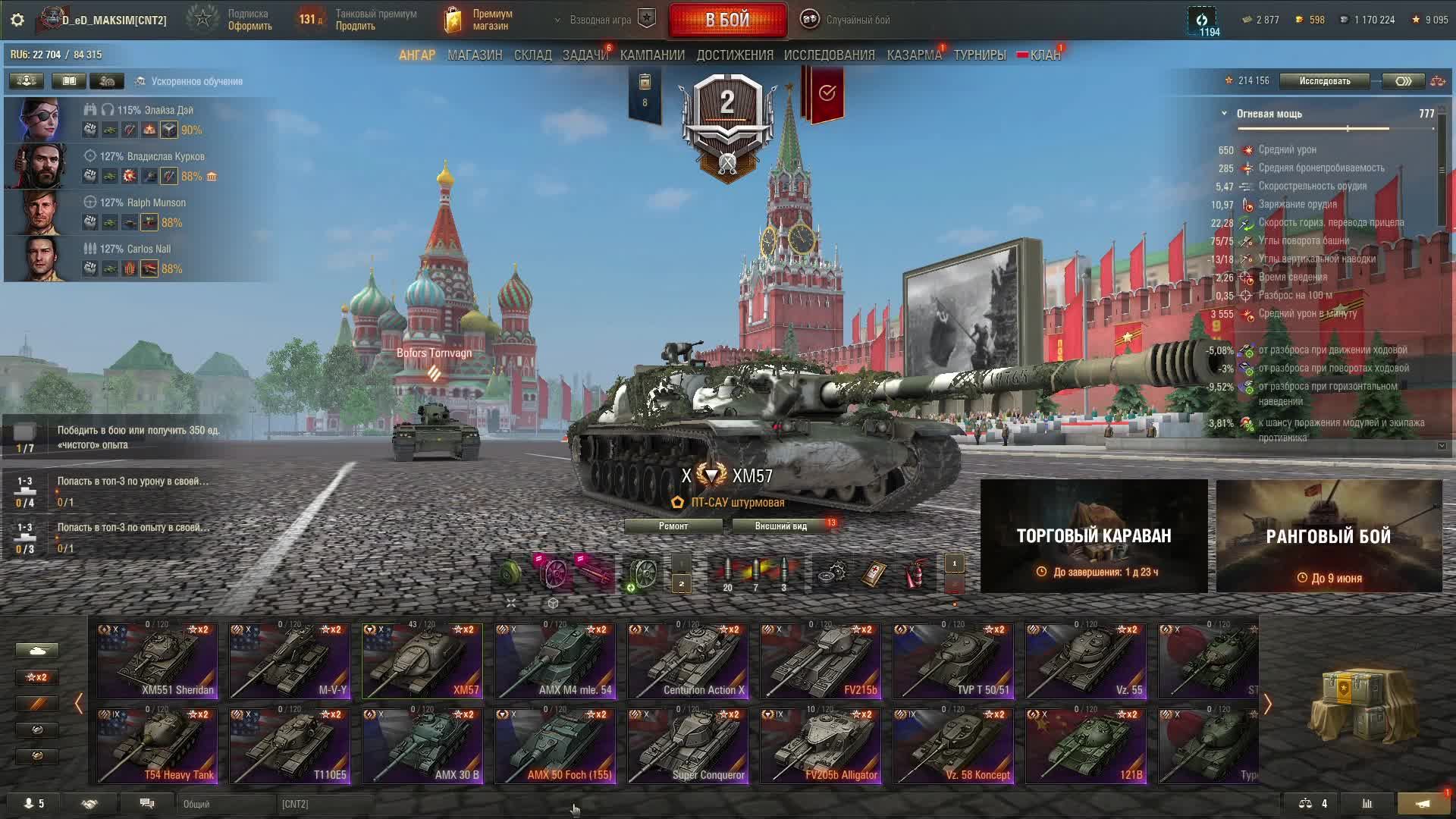Choose the Super Conqueror in carousel
The width and height of the screenshot is (1456, 819).
point(688,745)
